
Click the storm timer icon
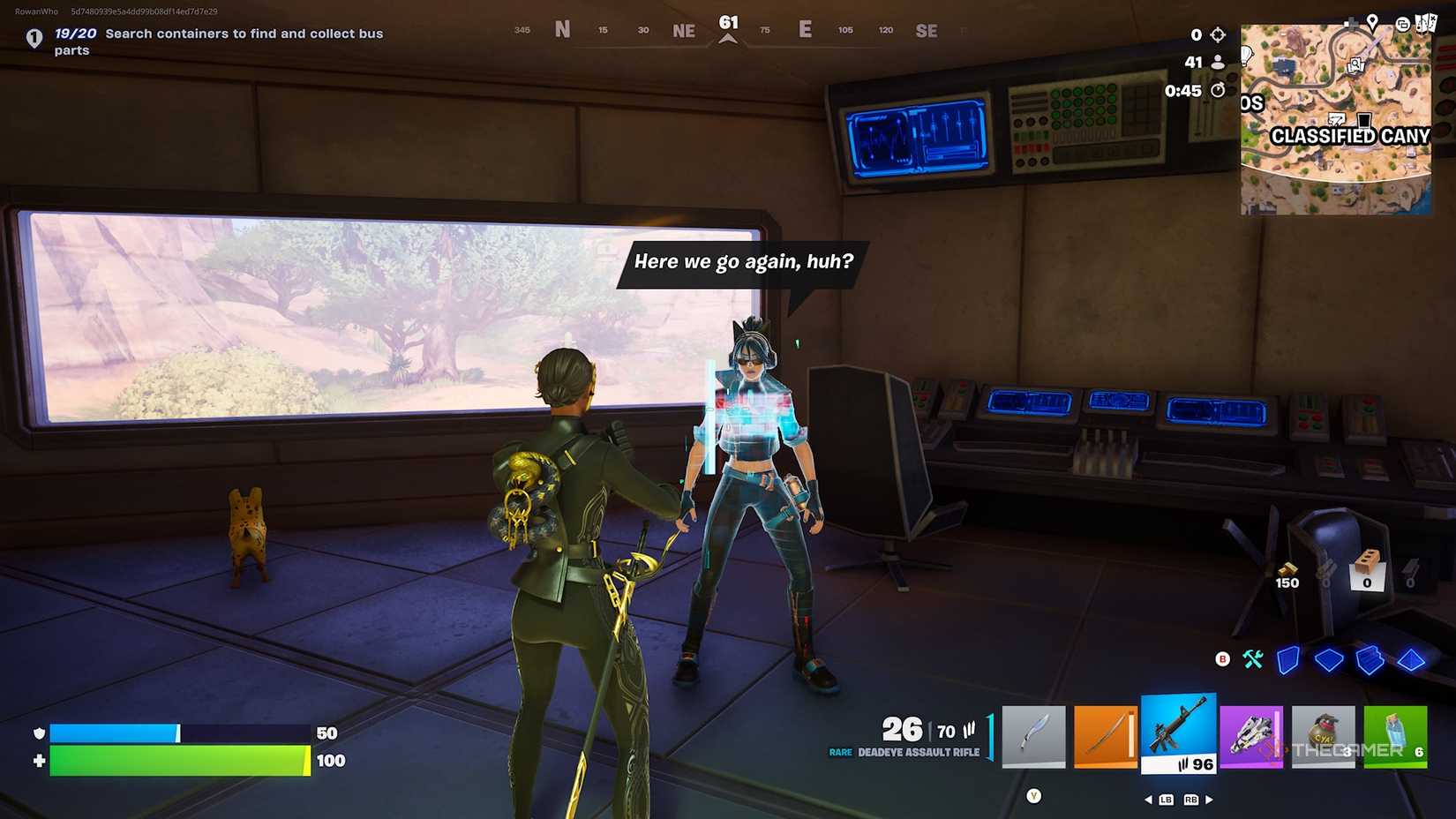1219,89
